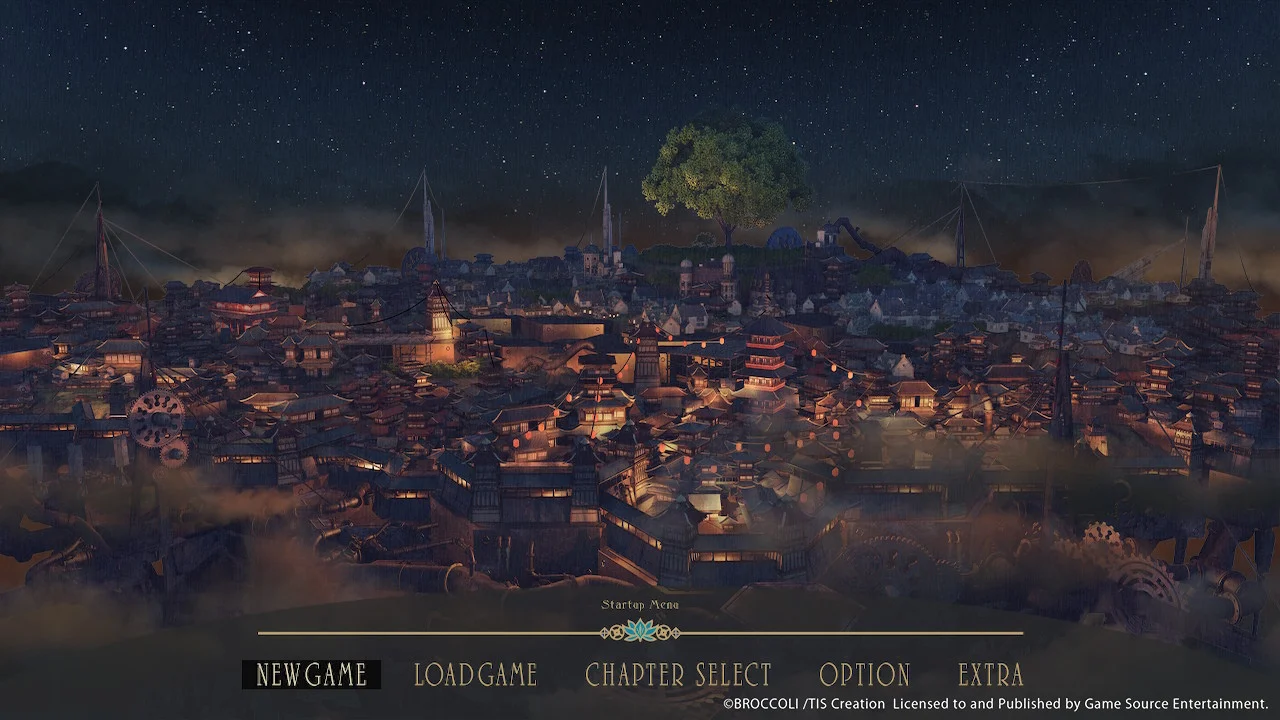
Task: Choose Chapter Select
Action: click(x=678, y=675)
